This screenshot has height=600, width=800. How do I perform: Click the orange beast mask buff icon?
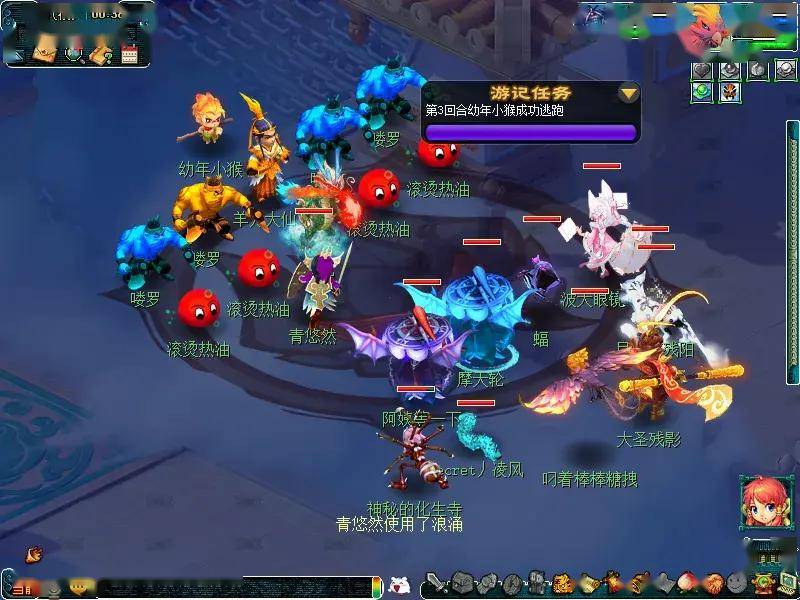[x=728, y=92]
